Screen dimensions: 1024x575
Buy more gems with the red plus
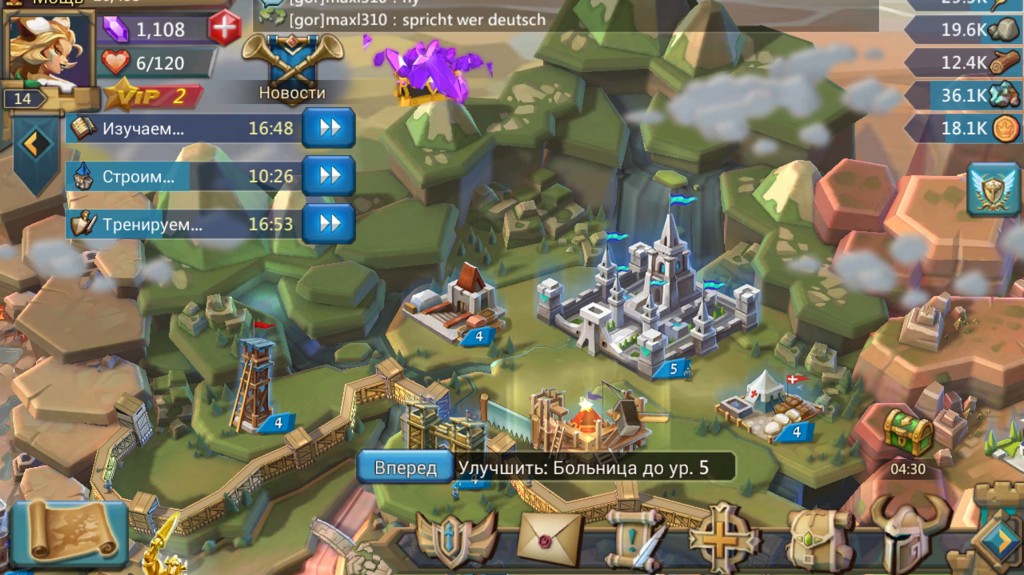click(225, 28)
